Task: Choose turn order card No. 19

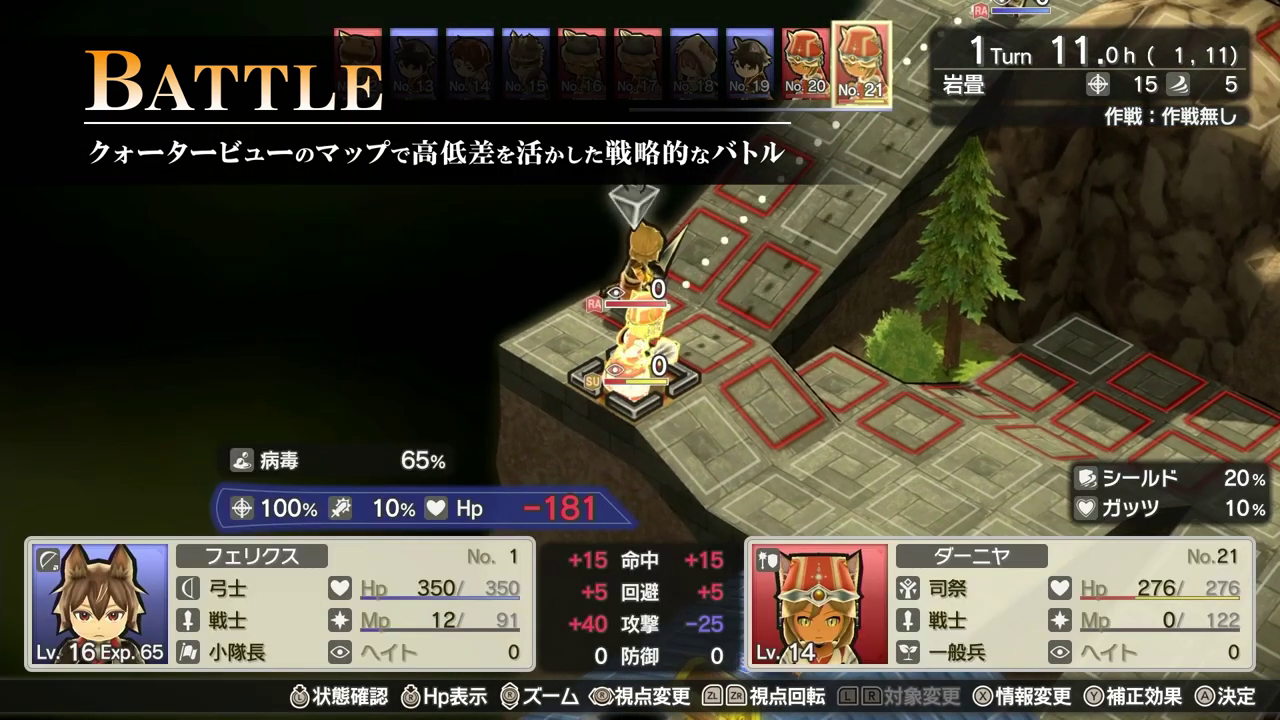Action: click(x=749, y=63)
